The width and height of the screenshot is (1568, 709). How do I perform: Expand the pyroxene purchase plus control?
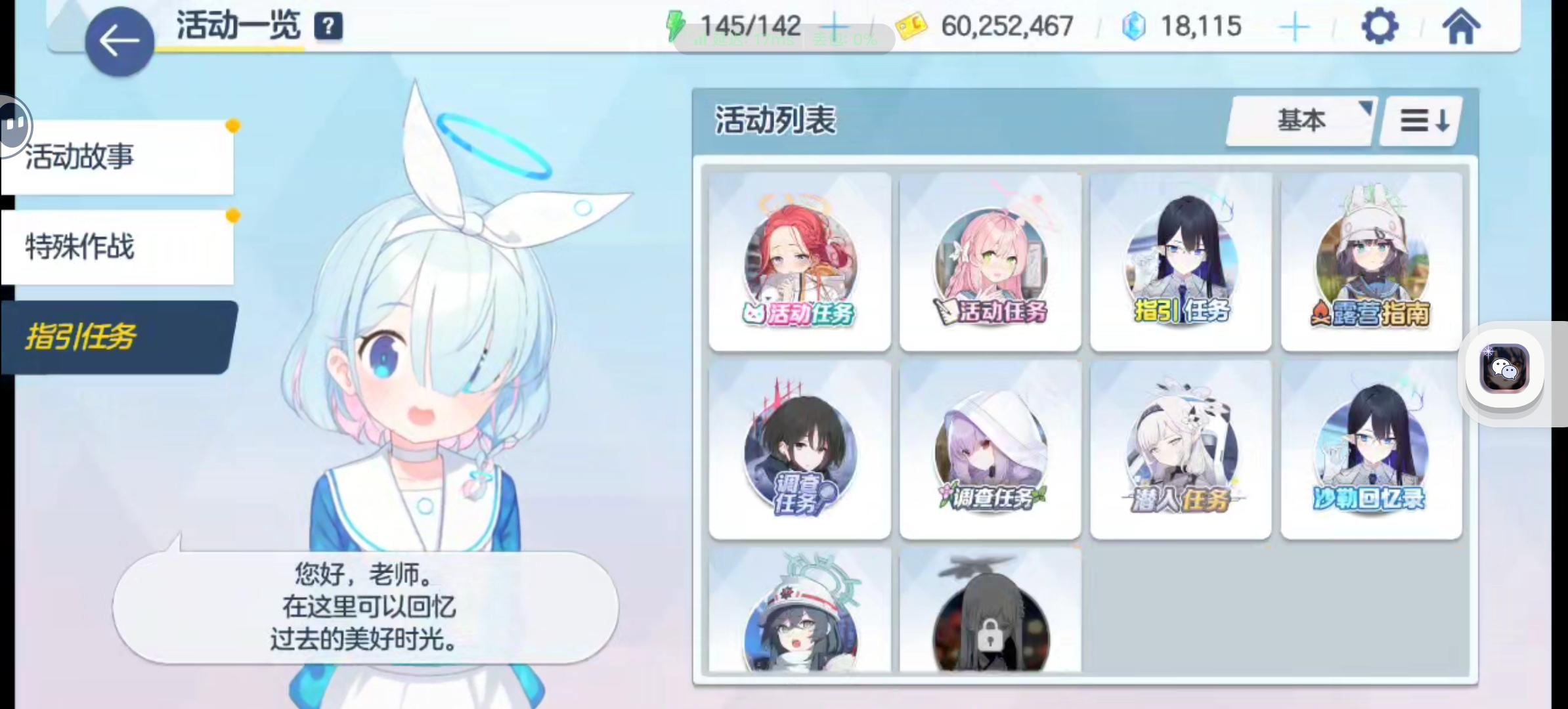coord(1294,26)
